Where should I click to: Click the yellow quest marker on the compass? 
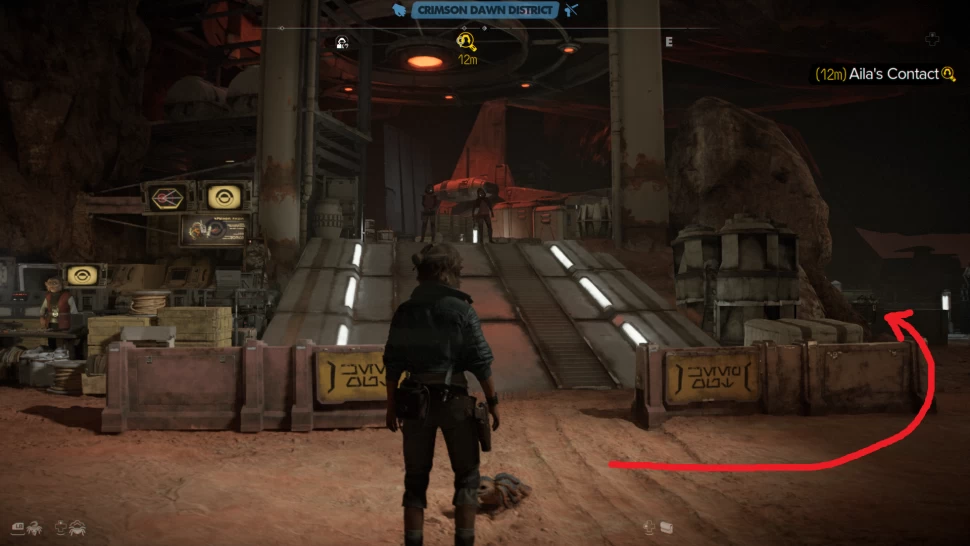point(466,41)
